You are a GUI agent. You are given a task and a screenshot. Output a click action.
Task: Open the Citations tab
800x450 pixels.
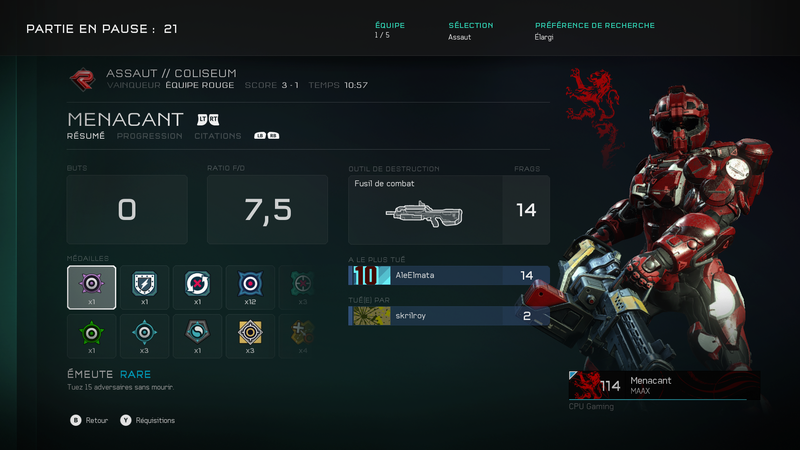coord(217,136)
